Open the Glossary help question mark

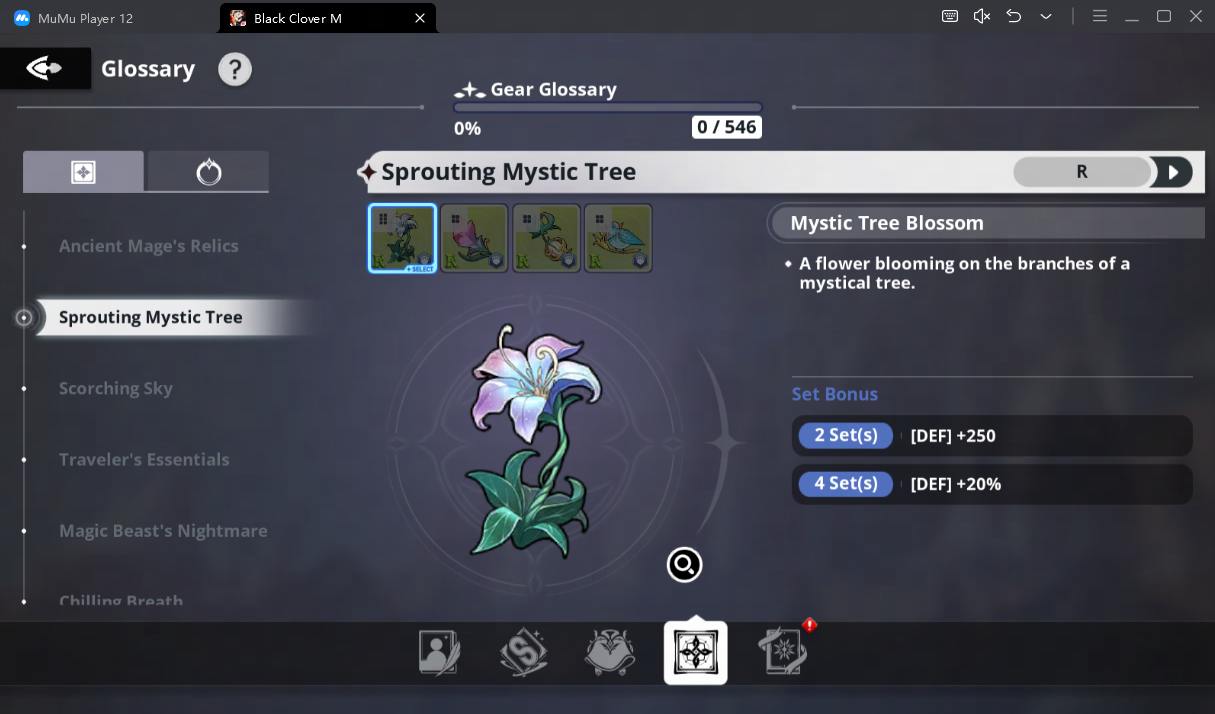[x=235, y=69]
